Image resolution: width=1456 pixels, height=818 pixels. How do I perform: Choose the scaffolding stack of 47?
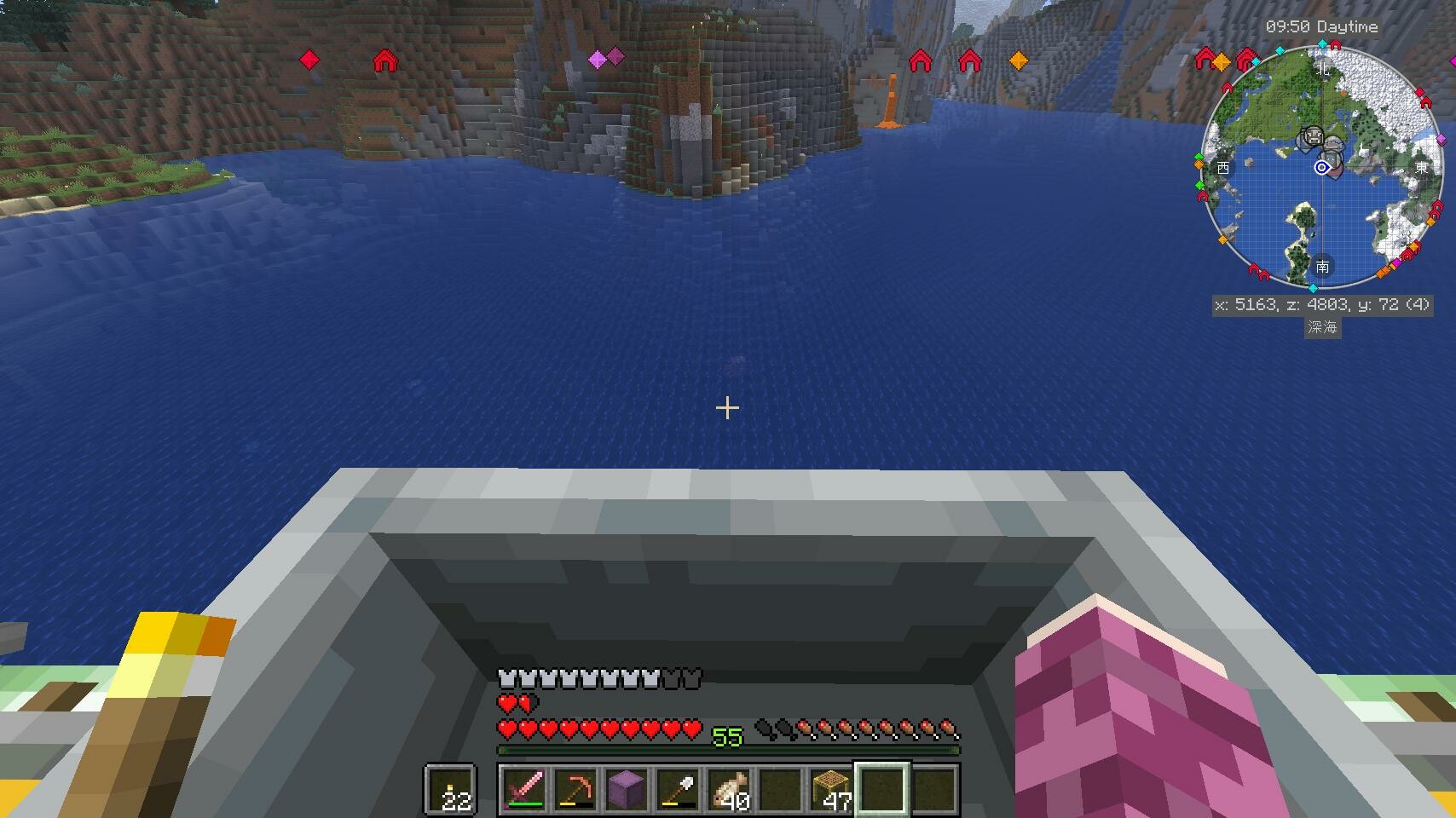click(831, 788)
